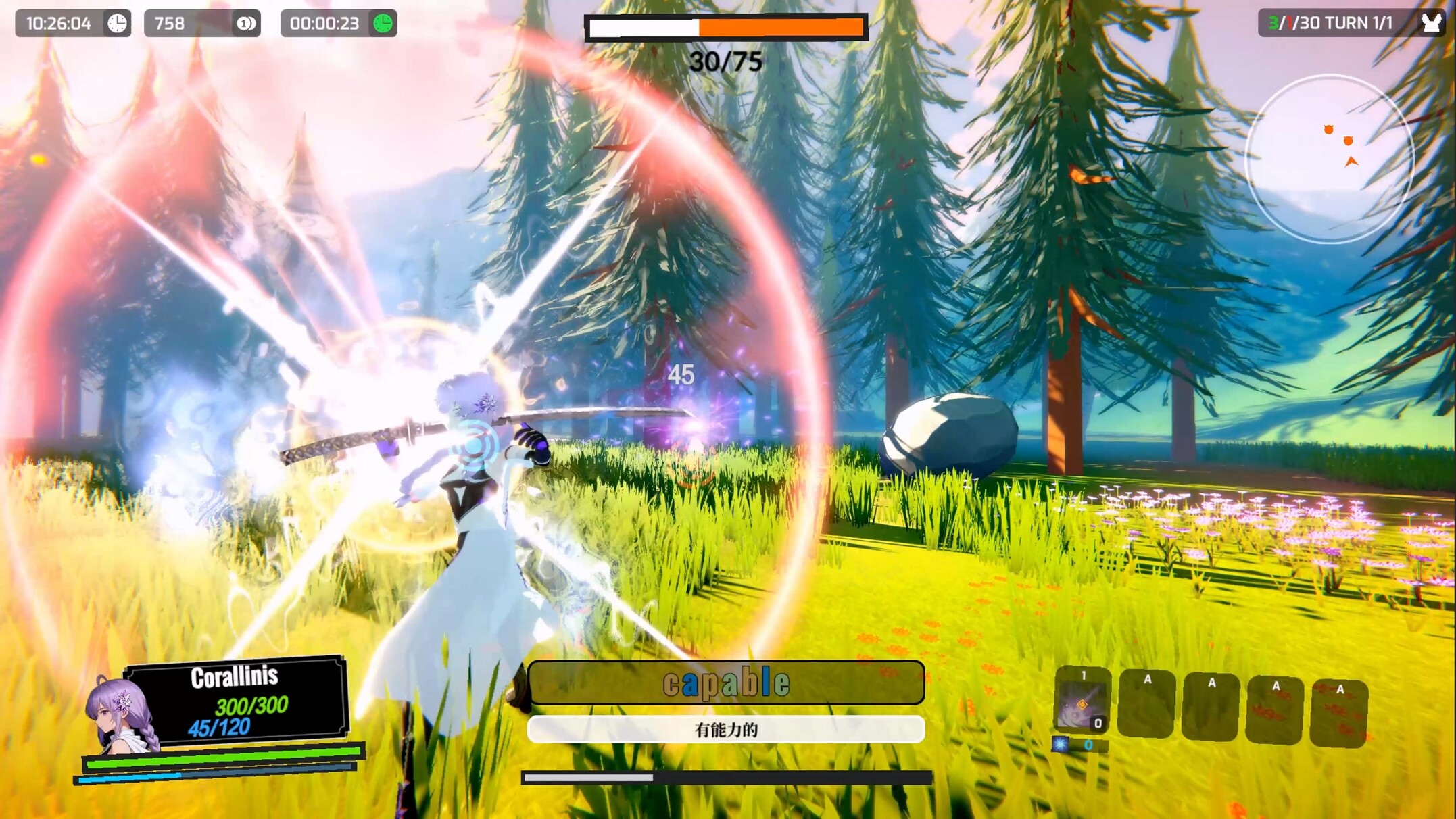This screenshot has width=1456, height=819.
Task: Click the clock icon next to 10:26:04
Action: pos(115,23)
